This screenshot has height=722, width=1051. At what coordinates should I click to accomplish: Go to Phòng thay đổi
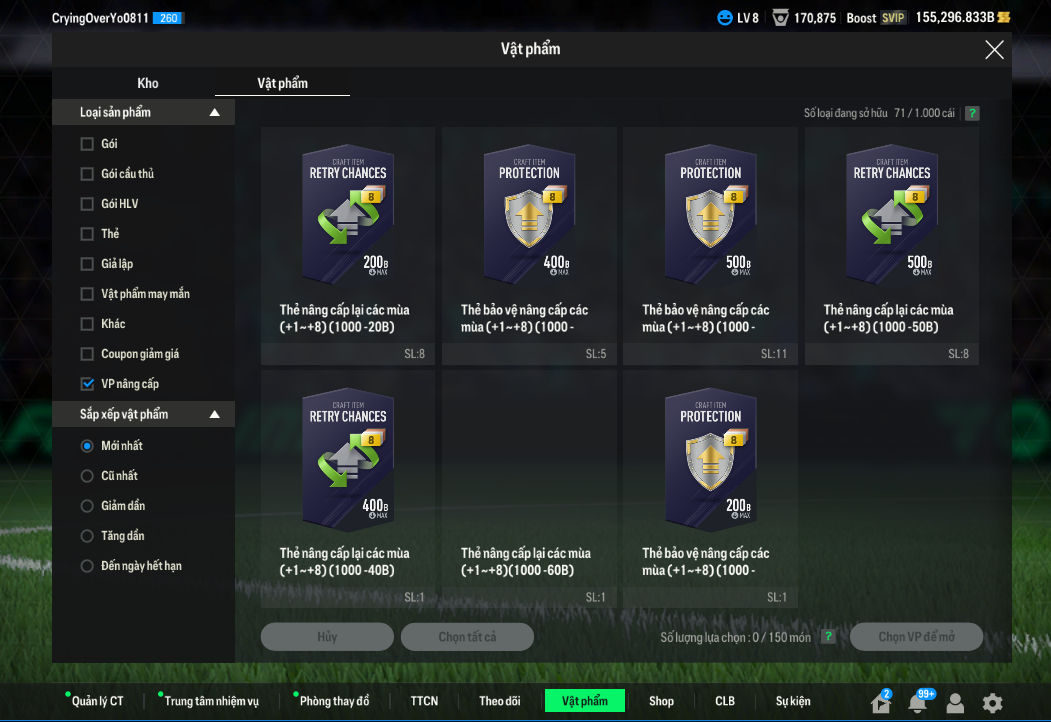pyautogui.click(x=334, y=701)
